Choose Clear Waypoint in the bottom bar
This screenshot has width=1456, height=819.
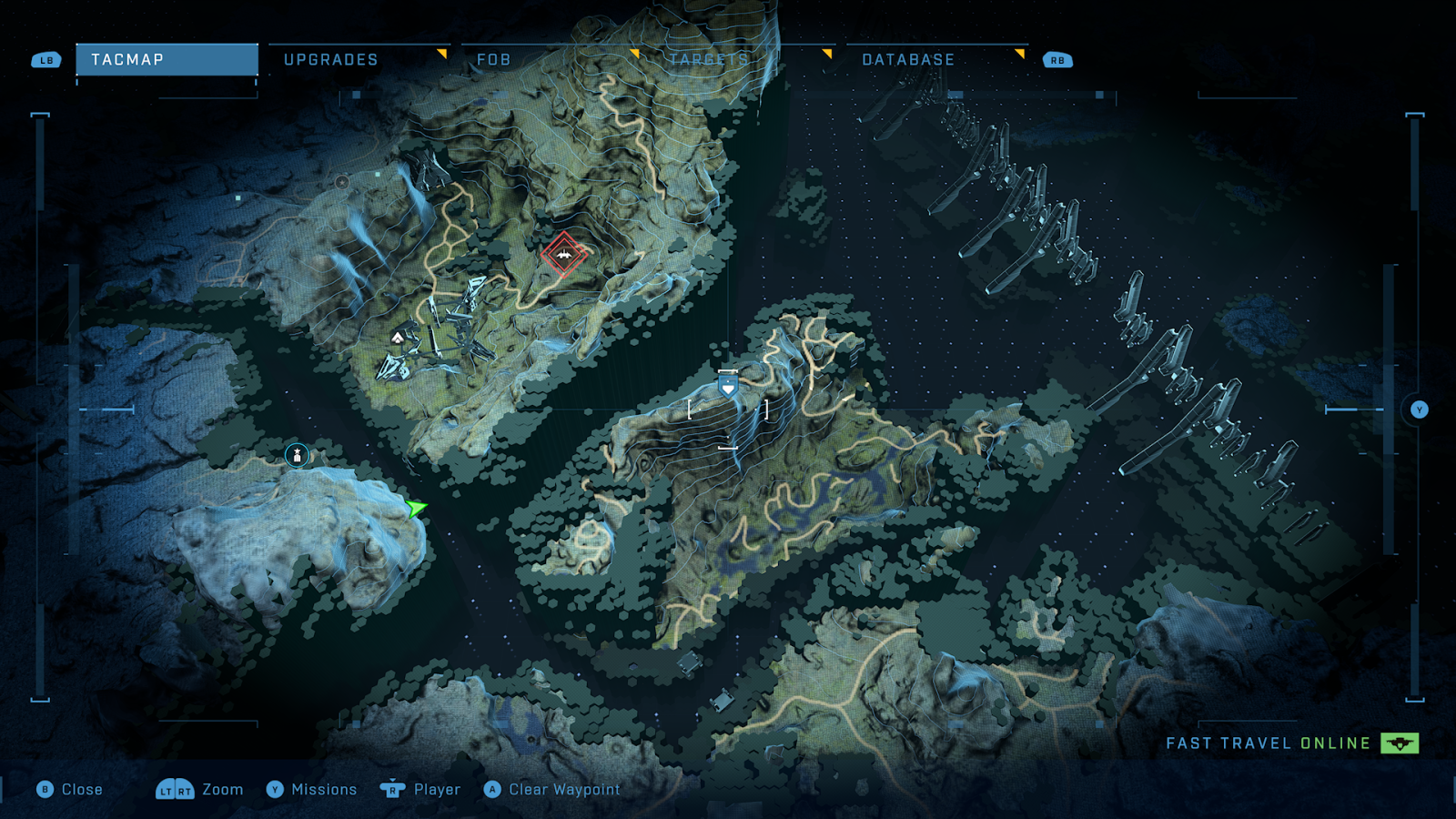552,790
